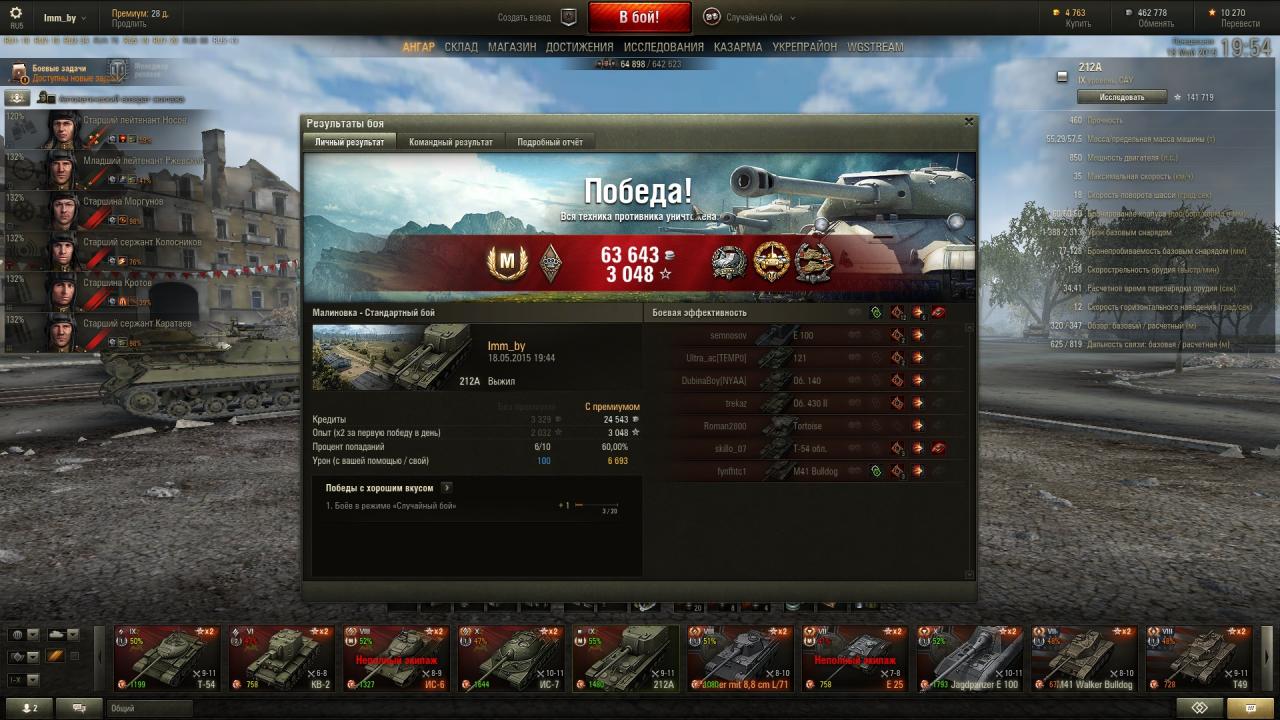Expand the Победы с хорошим вкусом mission
Image resolution: width=1280 pixels, height=720 pixels.
[446, 488]
